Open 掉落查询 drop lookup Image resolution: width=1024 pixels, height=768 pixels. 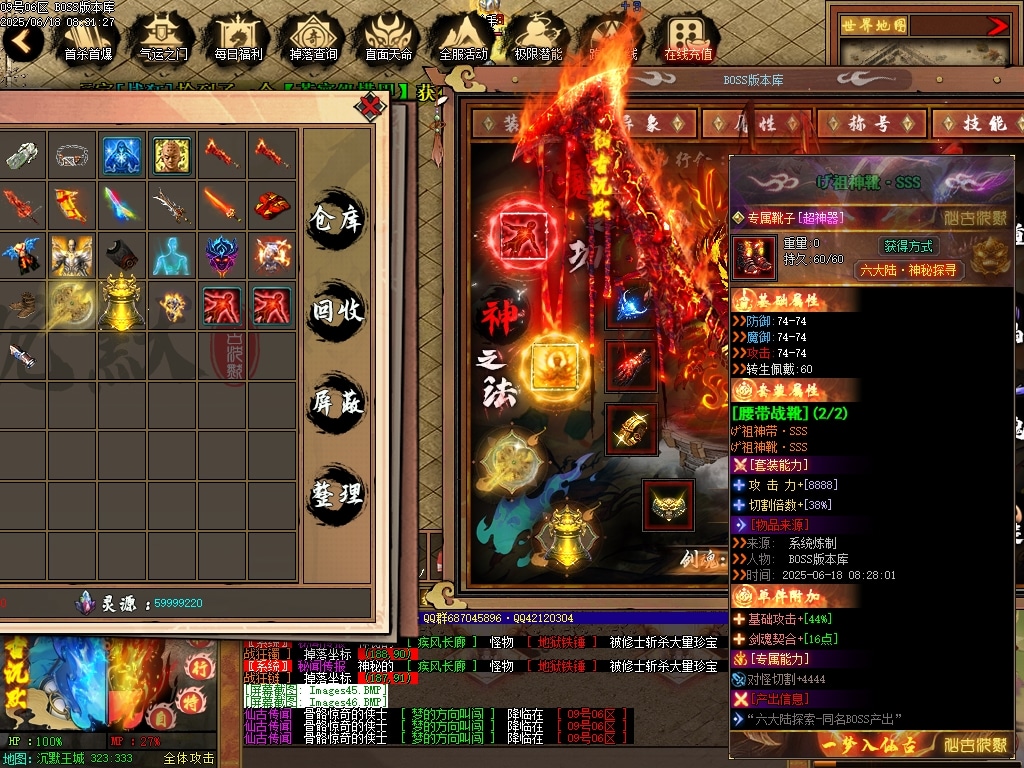(x=313, y=38)
